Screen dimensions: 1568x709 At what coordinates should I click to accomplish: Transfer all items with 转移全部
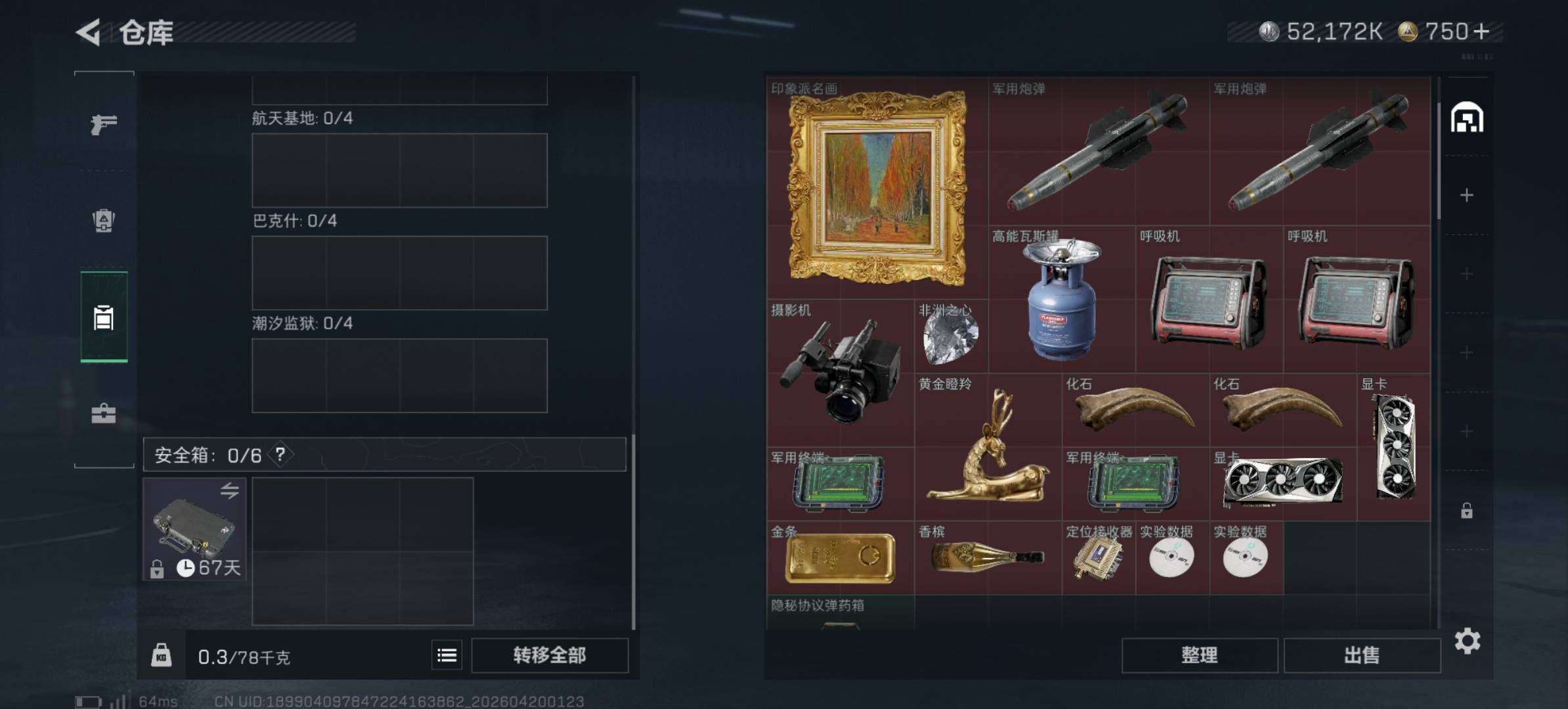tap(550, 655)
